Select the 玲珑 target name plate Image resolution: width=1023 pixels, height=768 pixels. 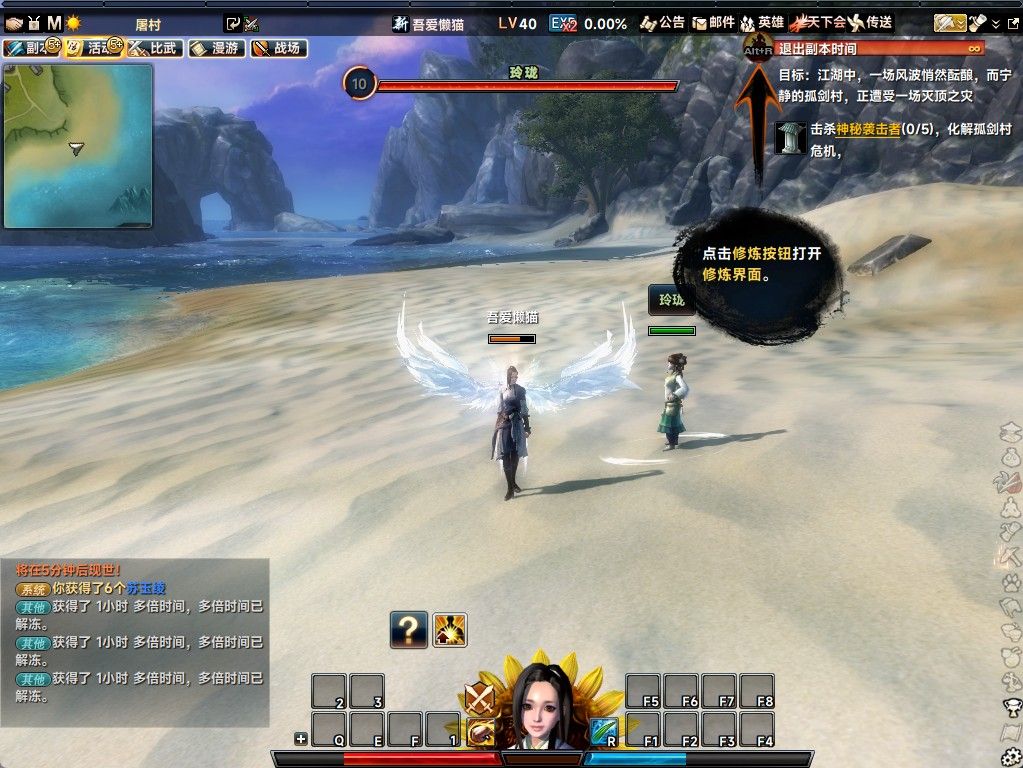point(670,300)
